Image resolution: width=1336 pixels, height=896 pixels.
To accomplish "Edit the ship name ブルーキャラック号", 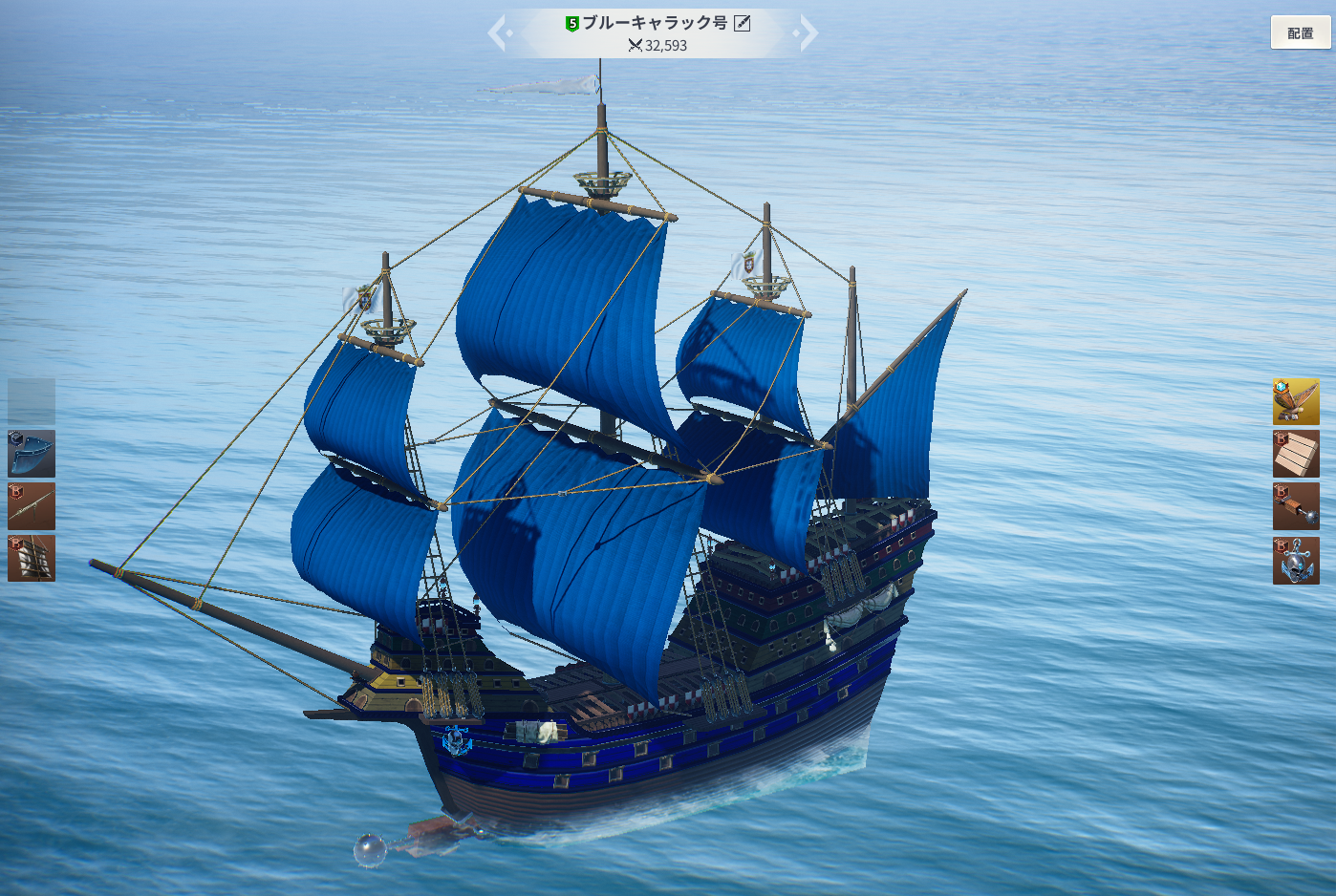I will pyautogui.click(x=743, y=23).
